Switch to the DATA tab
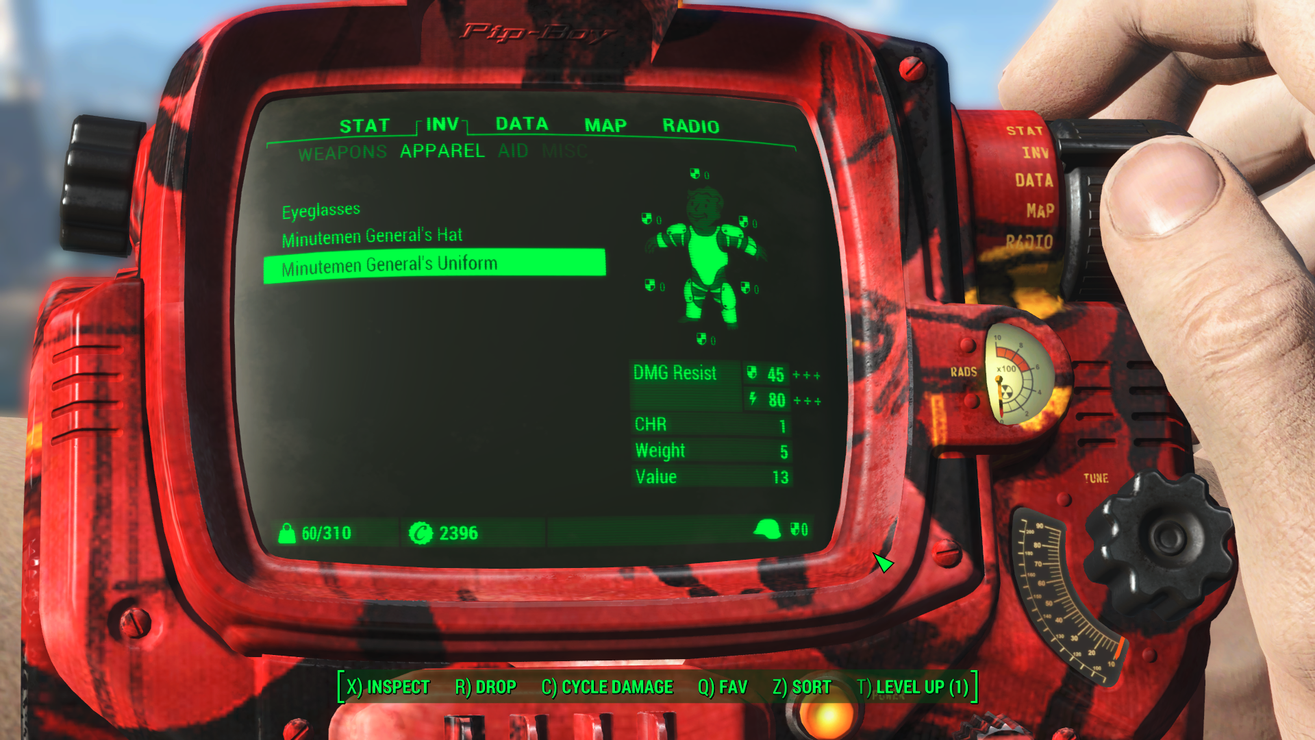 [x=522, y=124]
